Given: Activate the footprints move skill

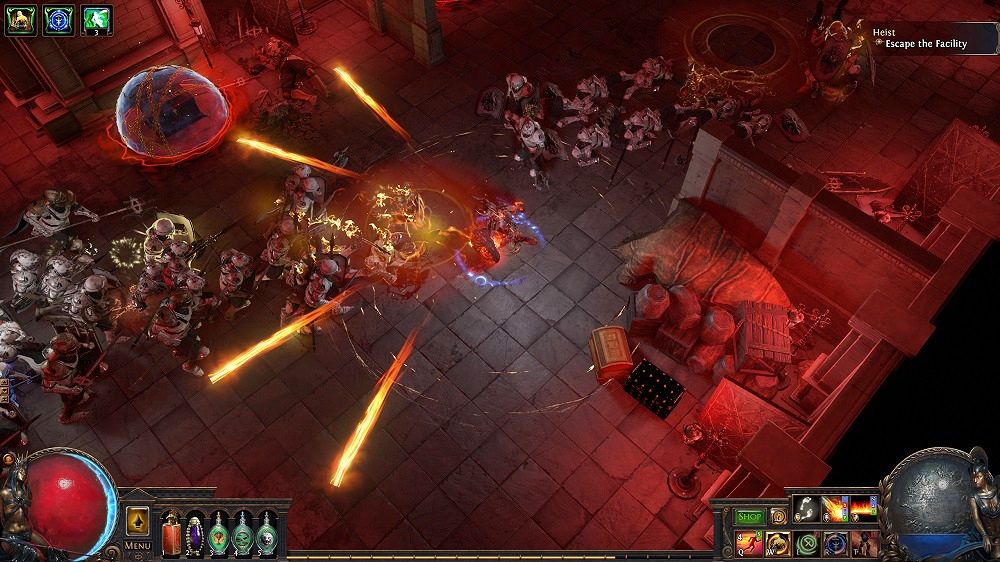Looking at the screenshot, I should point(805,509).
